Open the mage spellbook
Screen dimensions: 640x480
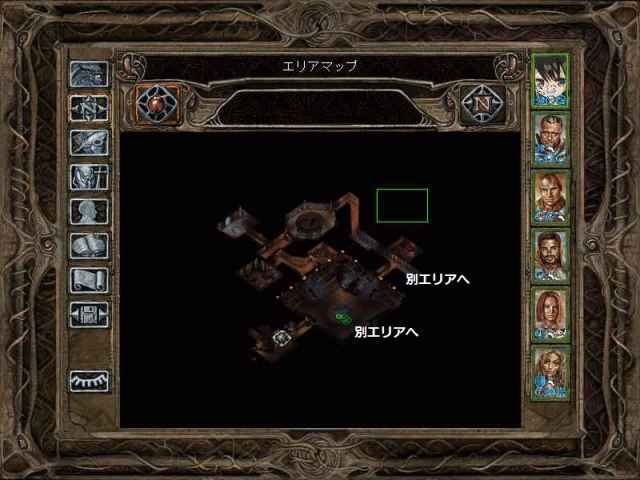88,246
